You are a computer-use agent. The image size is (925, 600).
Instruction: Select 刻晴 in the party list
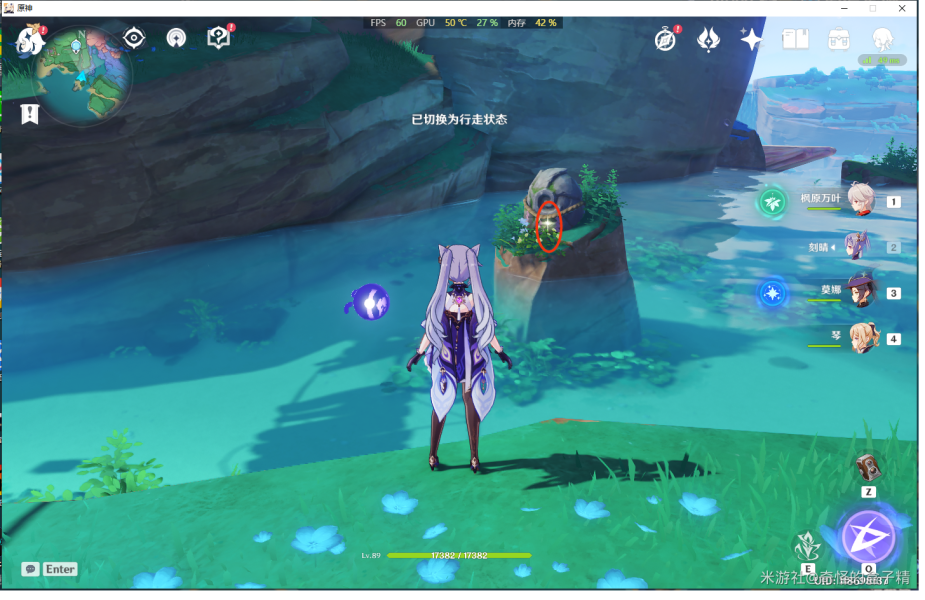pos(858,246)
